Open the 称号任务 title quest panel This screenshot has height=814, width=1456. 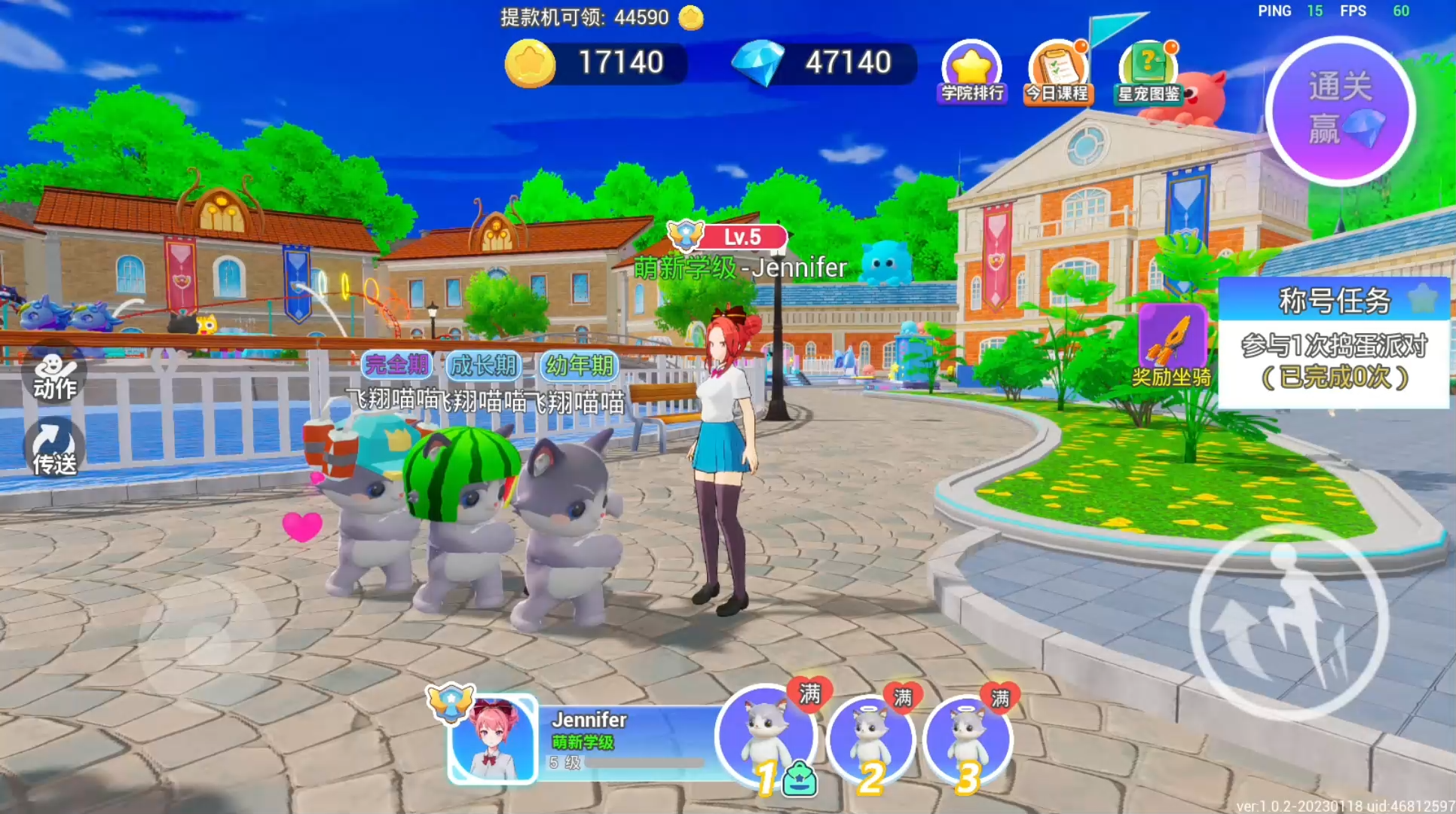pyautogui.click(x=1334, y=343)
